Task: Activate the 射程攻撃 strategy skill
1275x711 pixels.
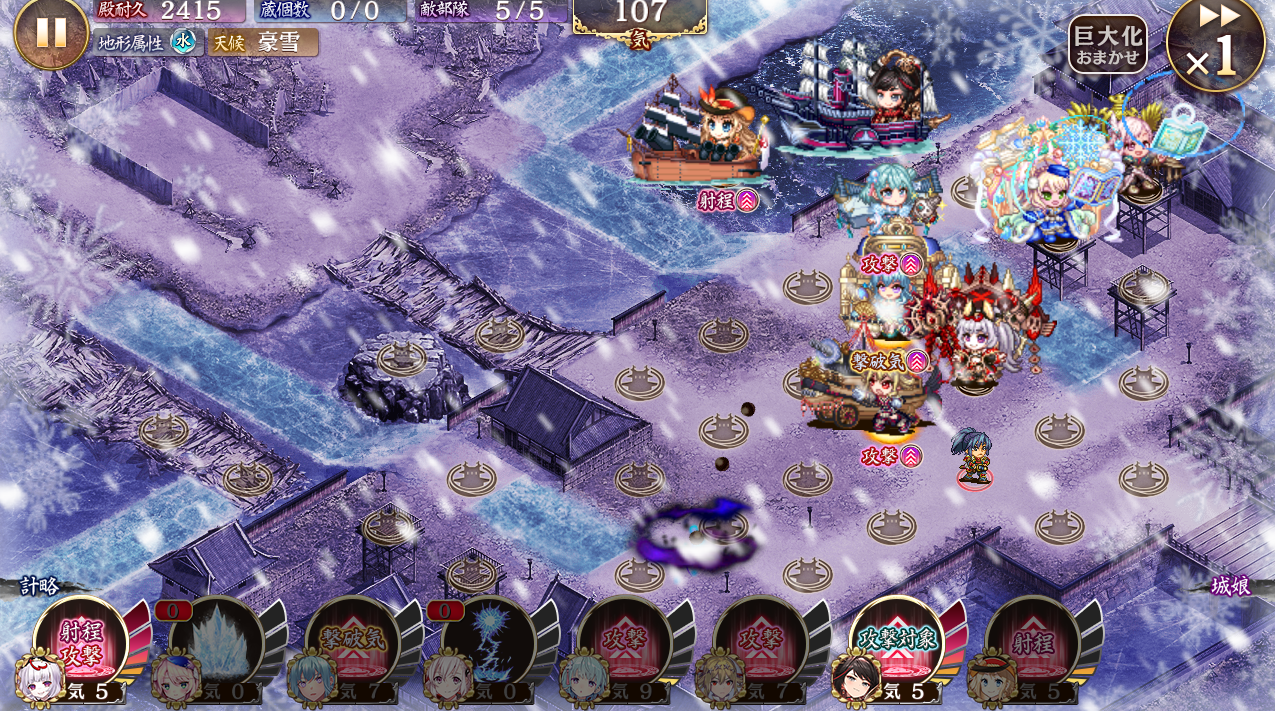Action: (80, 642)
